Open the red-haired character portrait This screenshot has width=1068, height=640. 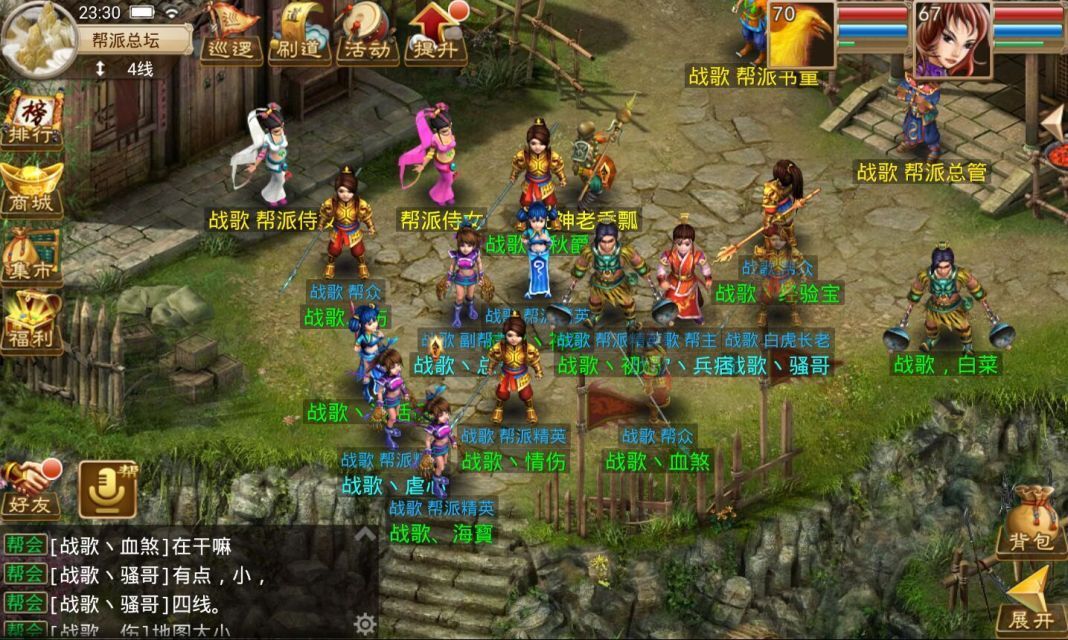point(952,38)
